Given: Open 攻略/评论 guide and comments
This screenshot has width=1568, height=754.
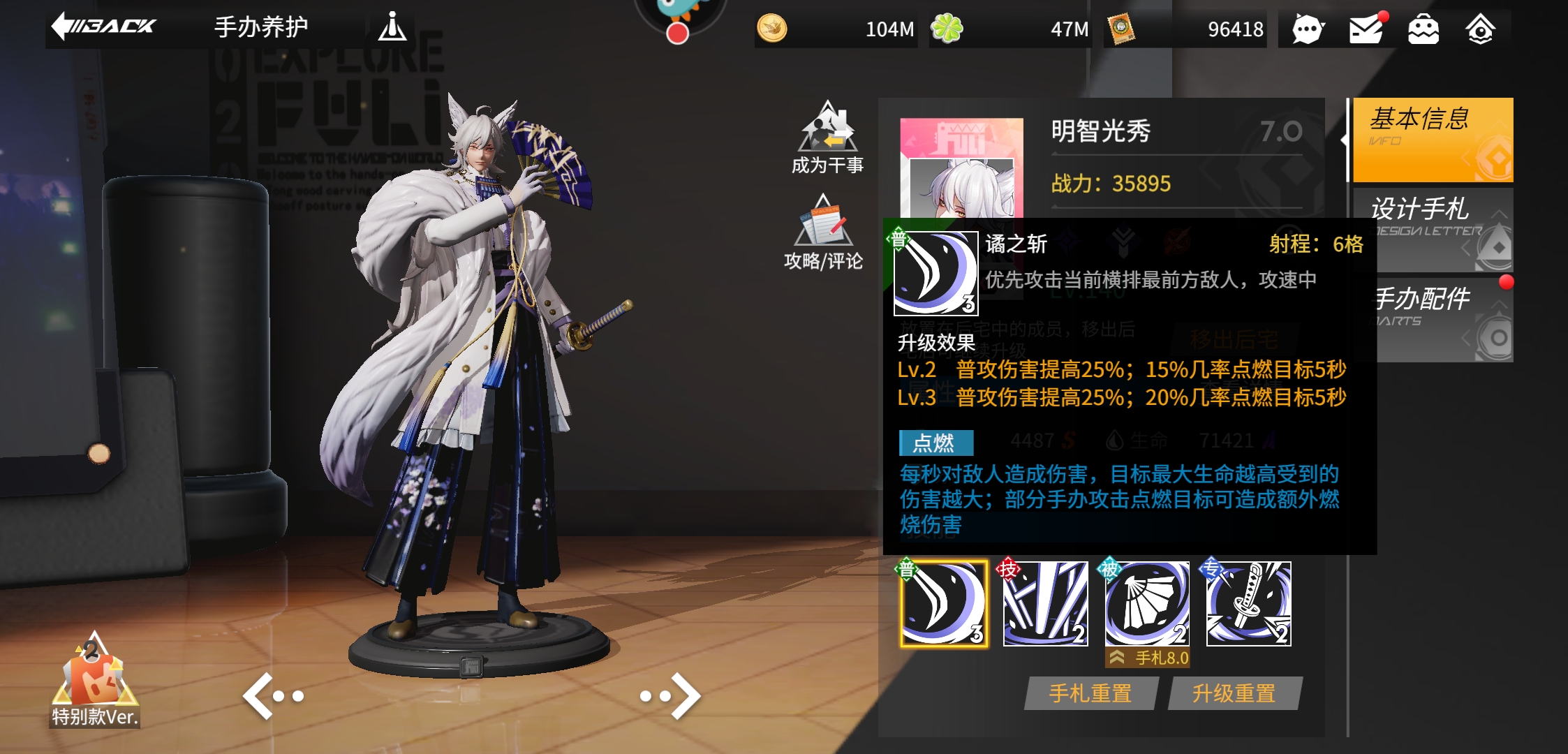Looking at the screenshot, I should (x=824, y=233).
